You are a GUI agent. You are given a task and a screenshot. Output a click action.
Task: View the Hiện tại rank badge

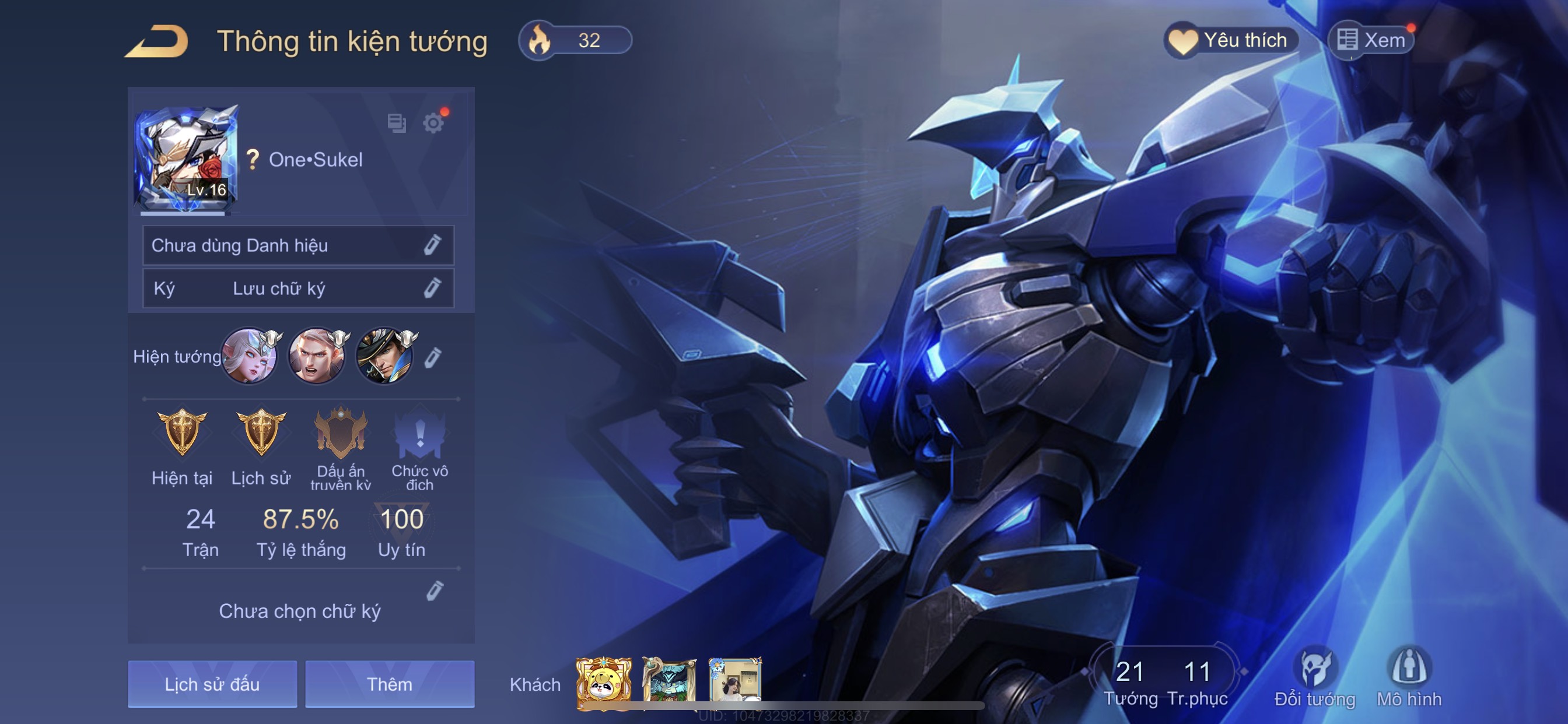(182, 433)
